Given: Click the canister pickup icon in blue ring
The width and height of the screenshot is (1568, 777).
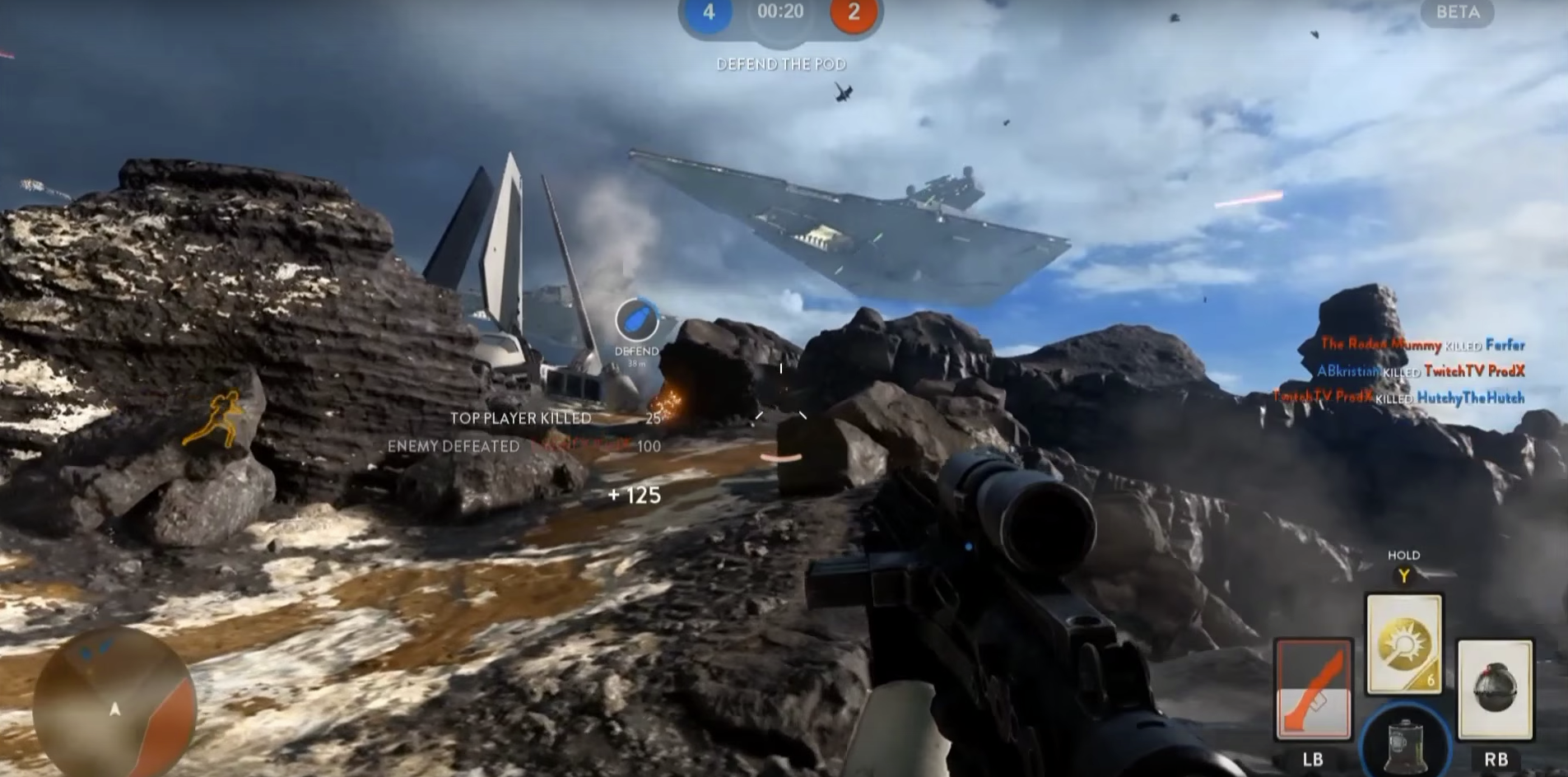Looking at the screenshot, I should [x=1405, y=741].
